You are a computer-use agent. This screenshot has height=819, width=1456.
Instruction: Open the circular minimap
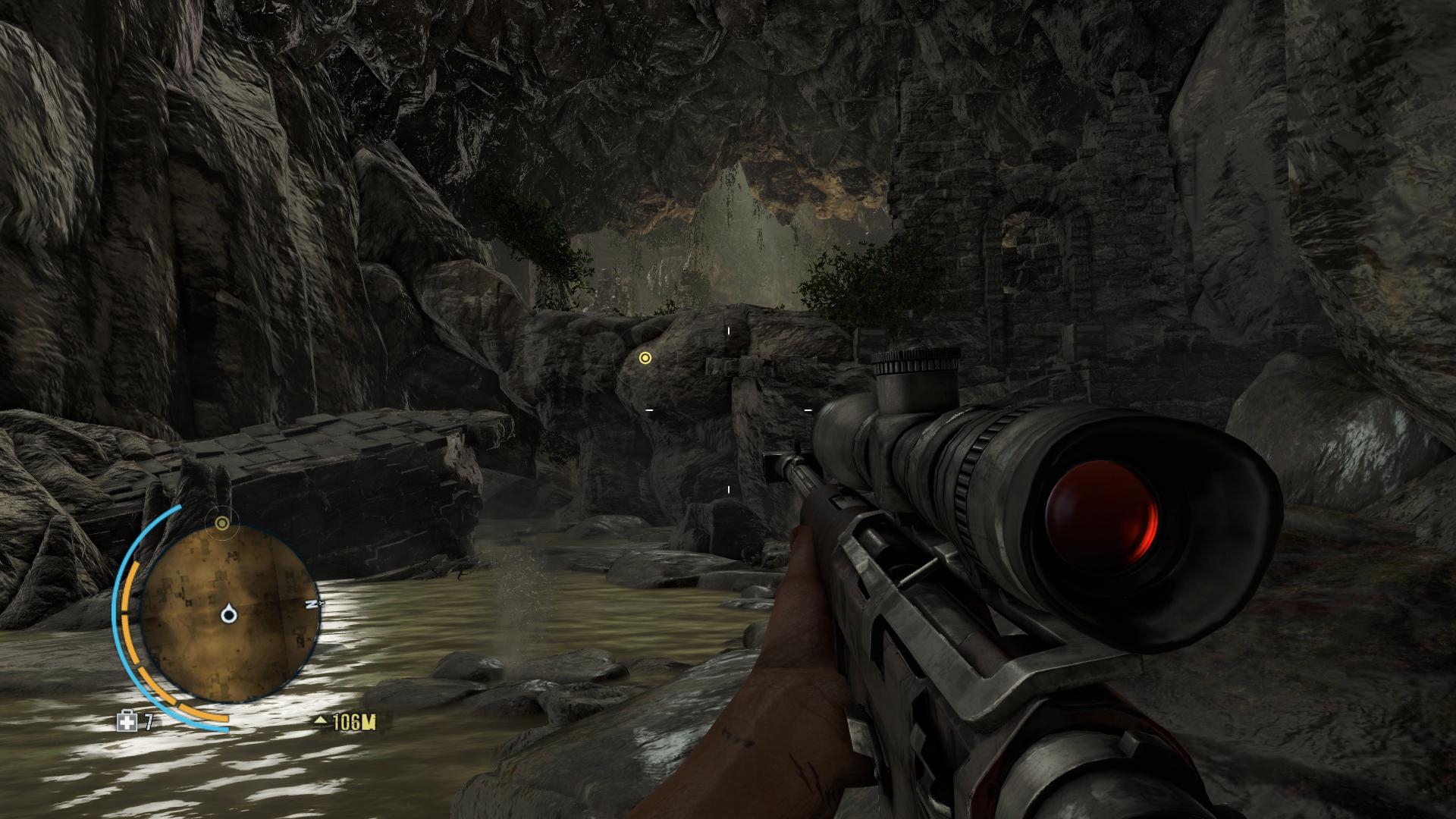point(227,613)
